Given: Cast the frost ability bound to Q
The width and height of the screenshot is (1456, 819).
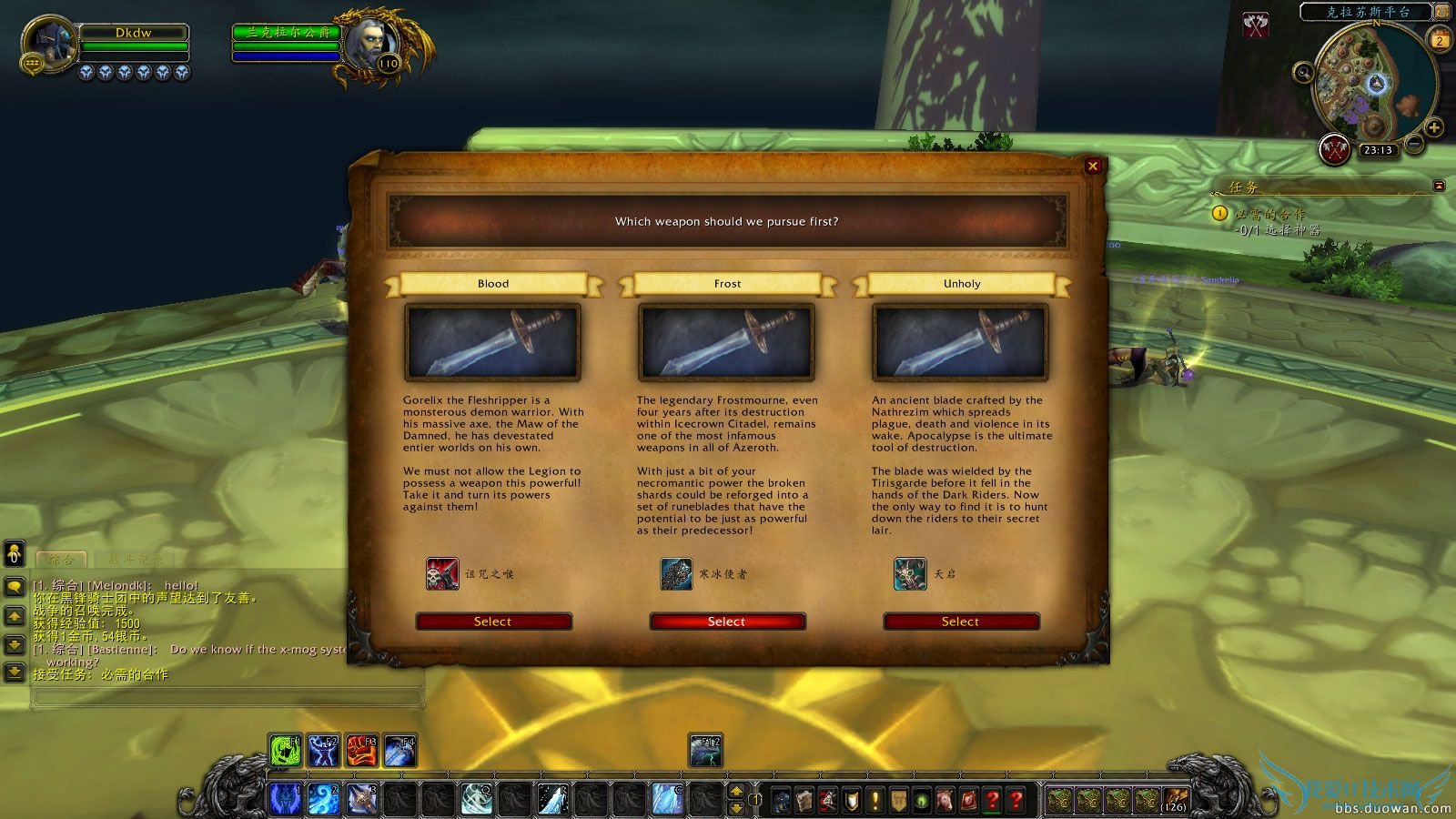Looking at the screenshot, I should pos(477,797).
